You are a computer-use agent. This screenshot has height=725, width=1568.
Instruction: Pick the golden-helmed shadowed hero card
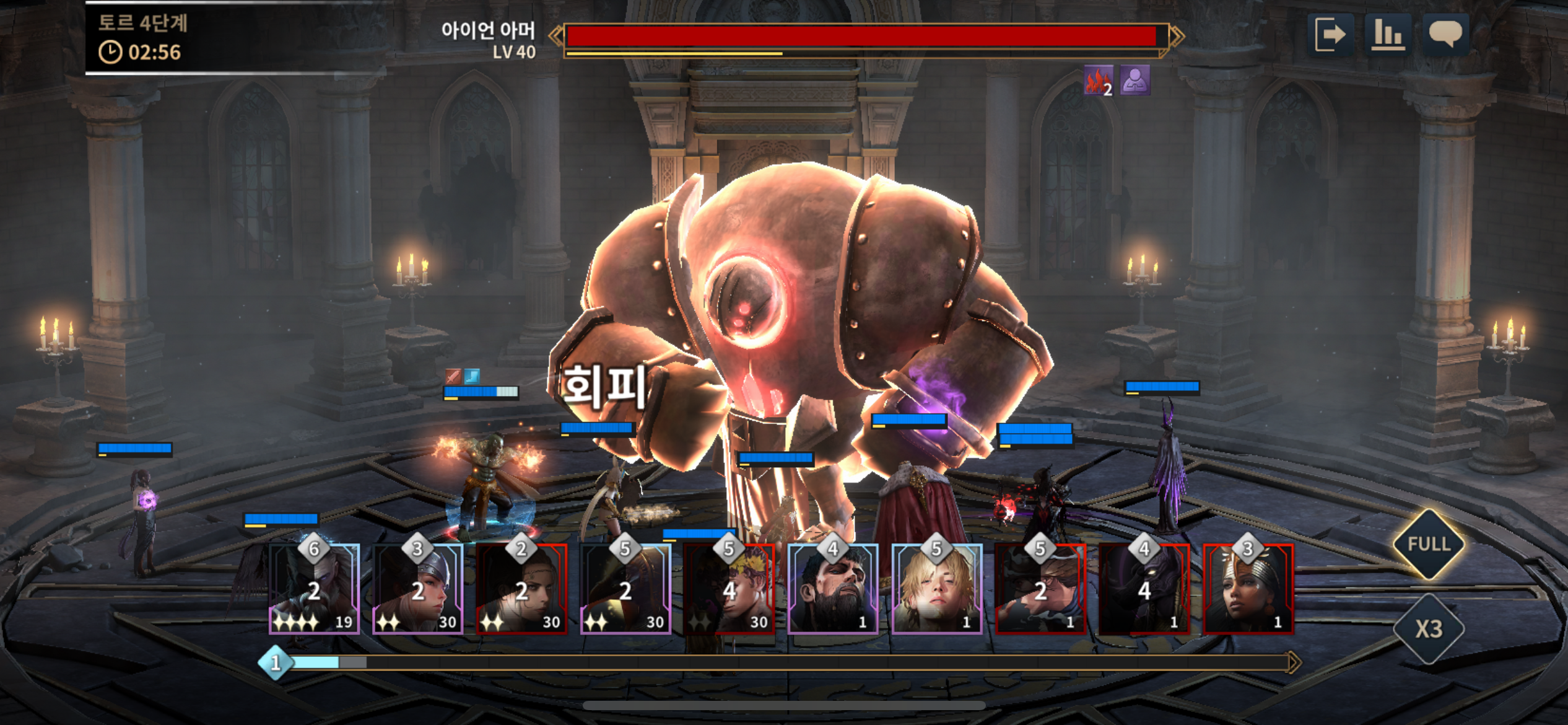(x=625, y=589)
